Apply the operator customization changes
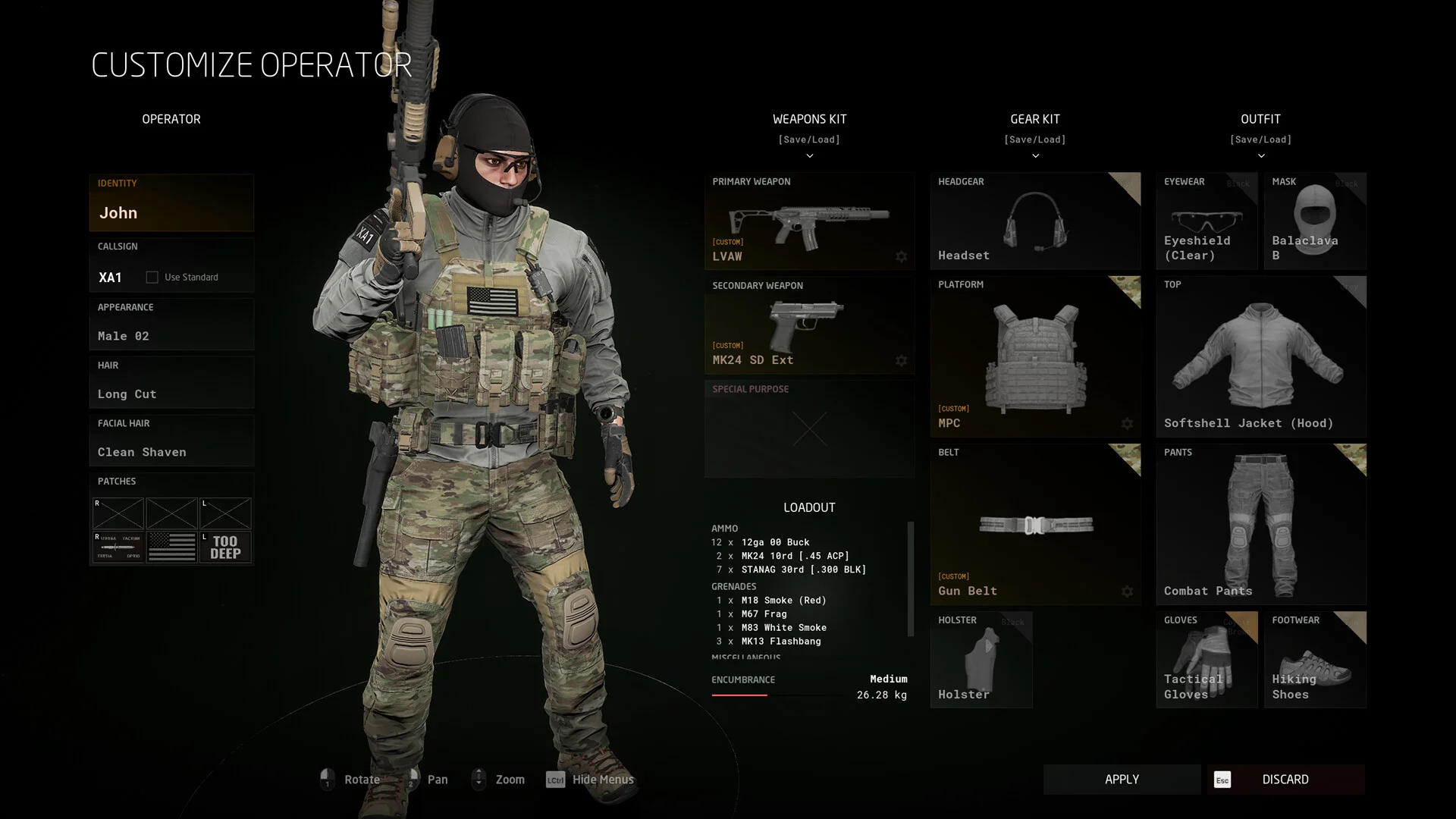Screen dimensions: 1456x819 tap(1122, 780)
